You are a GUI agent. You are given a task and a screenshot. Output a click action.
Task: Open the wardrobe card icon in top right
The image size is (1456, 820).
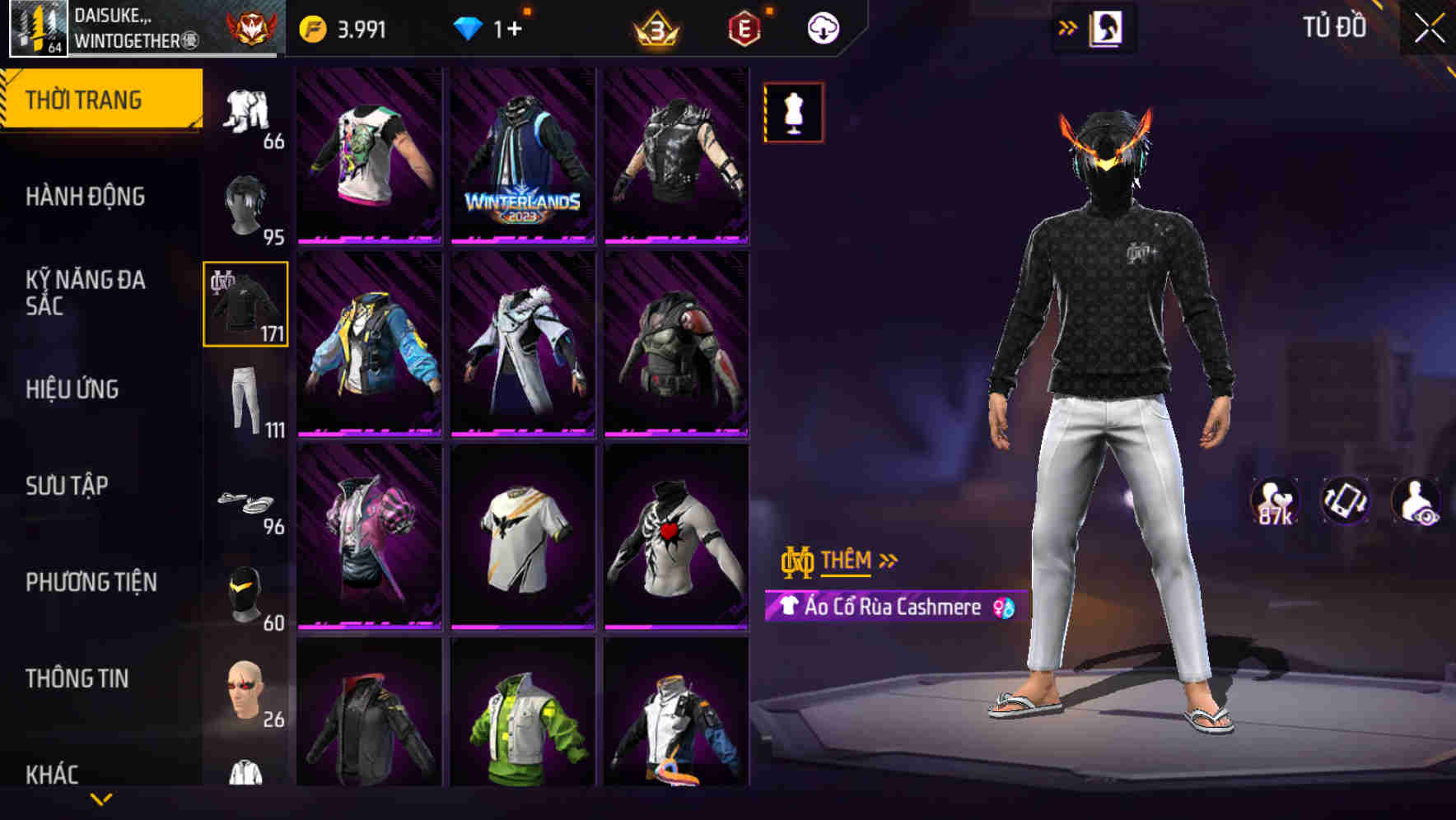(x=1108, y=26)
